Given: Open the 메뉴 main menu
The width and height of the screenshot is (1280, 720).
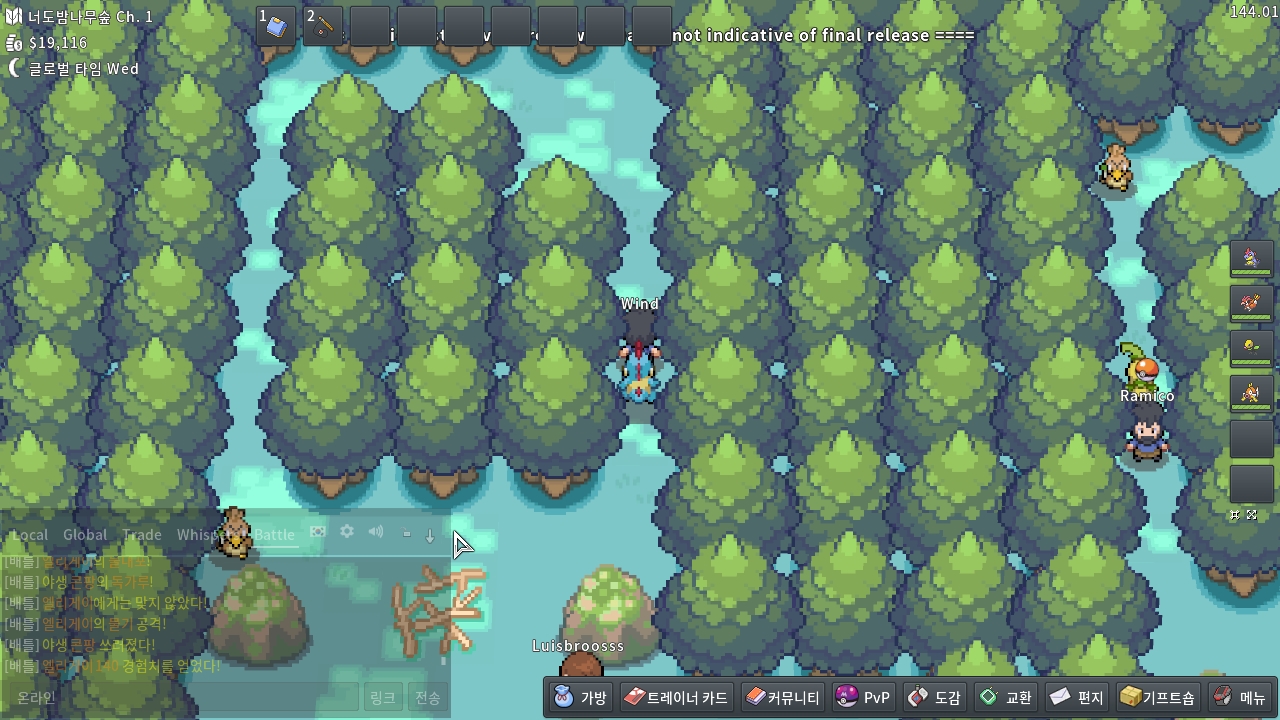Looking at the screenshot, I should coord(1239,697).
